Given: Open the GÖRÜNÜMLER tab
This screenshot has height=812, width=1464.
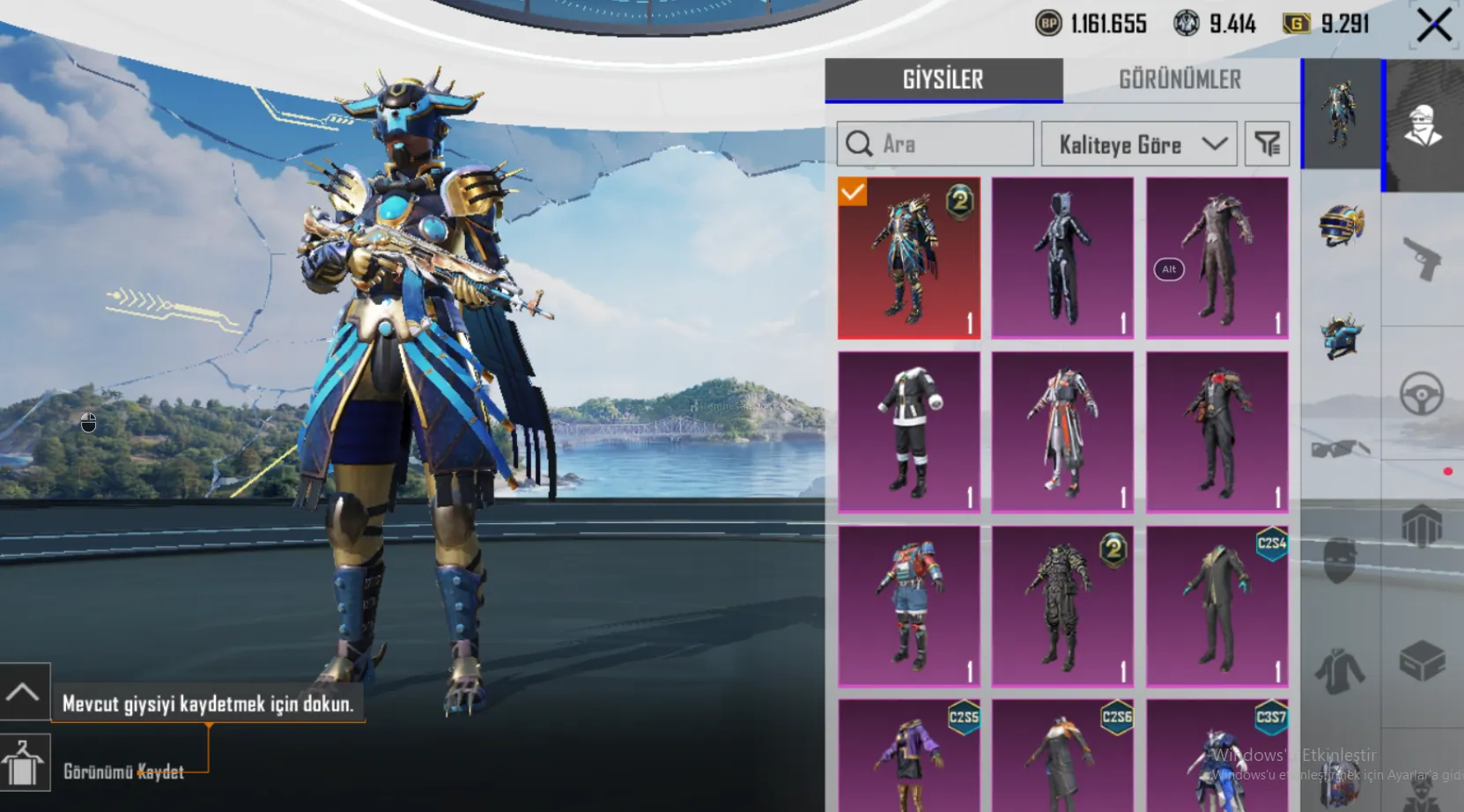Looking at the screenshot, I should point(1179,80).
